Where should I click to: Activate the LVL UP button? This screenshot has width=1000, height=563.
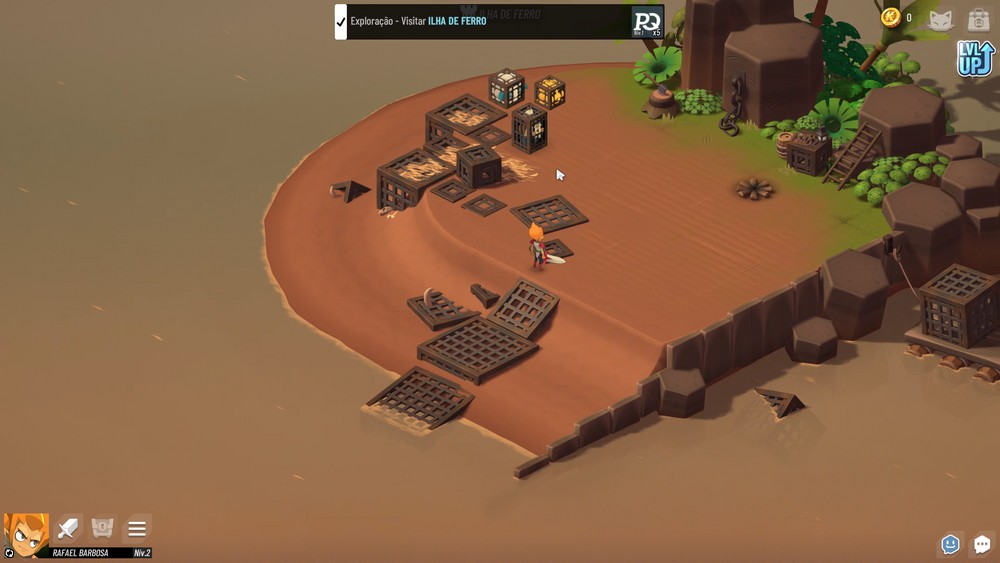point(974,58)
